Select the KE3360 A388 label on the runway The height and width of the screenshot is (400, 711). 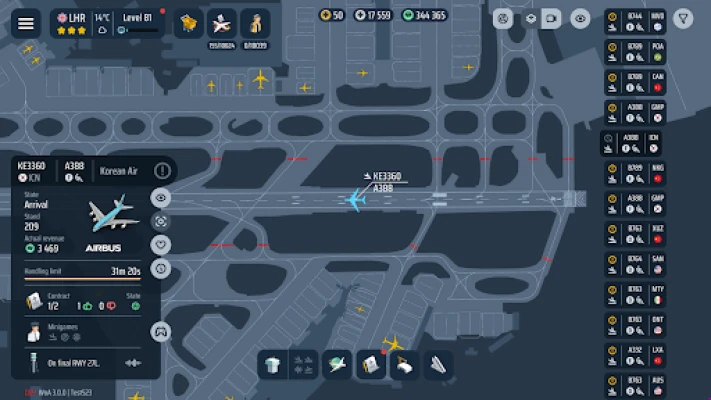(x=385, y=182)
